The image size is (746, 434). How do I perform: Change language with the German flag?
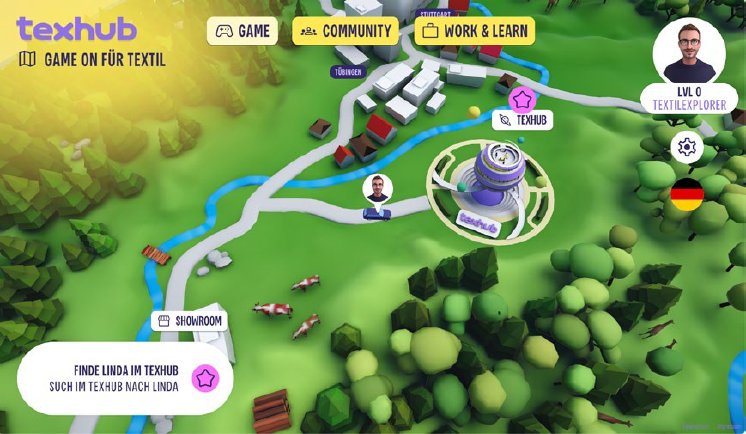coord(686,195)
